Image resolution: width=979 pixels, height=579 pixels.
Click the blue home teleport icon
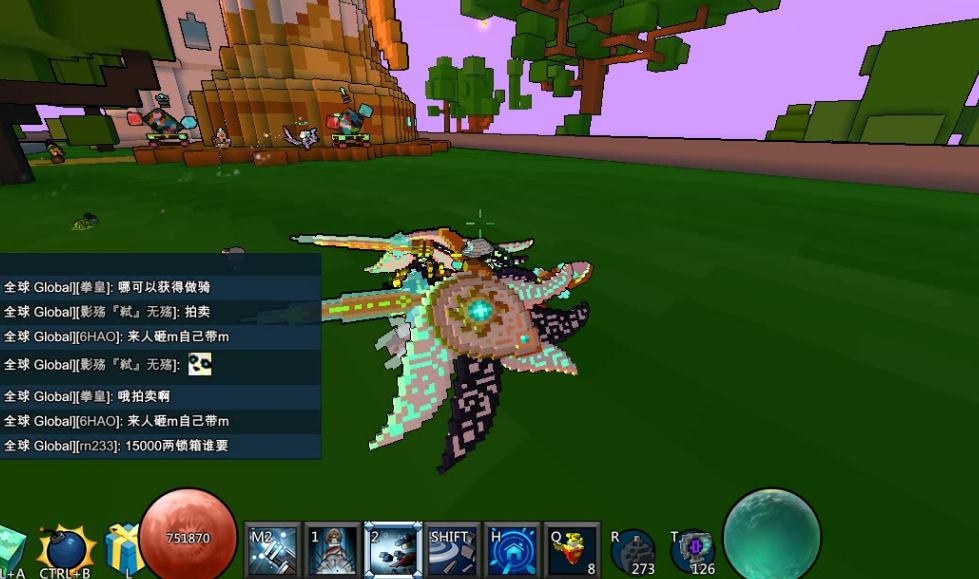[x=512, y=550]
